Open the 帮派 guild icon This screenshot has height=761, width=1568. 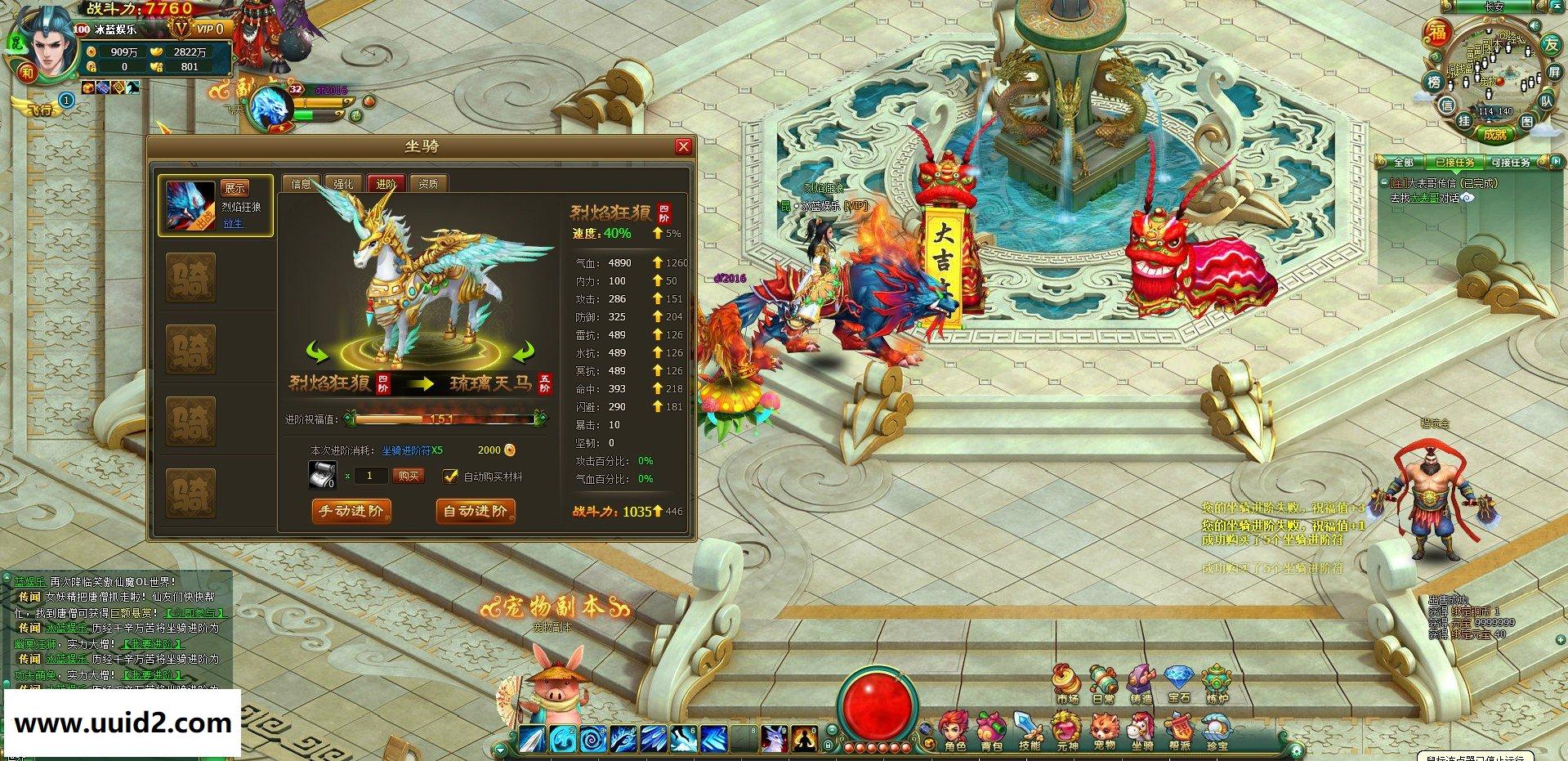[1179, 731]
